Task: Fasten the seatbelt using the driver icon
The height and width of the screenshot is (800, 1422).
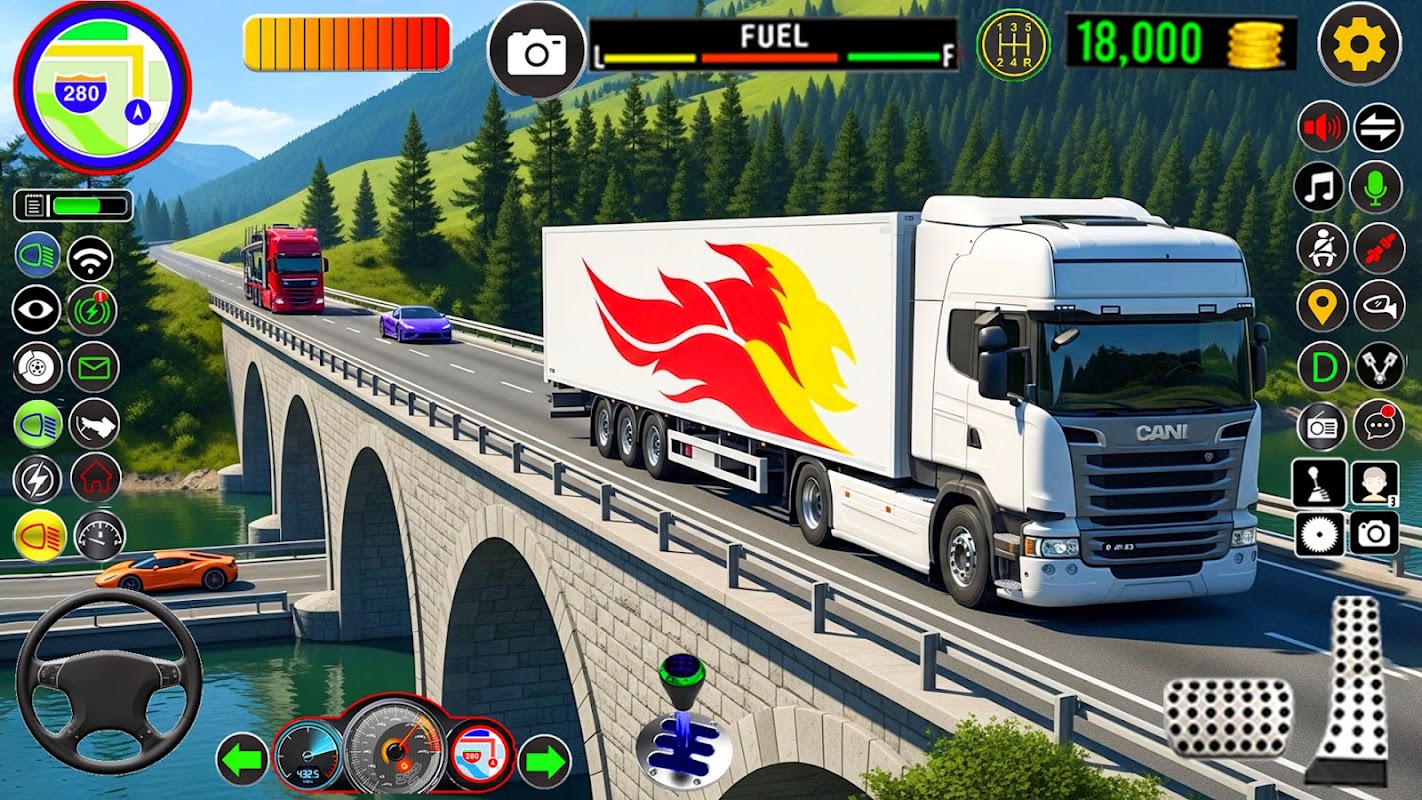Action: point(1322,248)
